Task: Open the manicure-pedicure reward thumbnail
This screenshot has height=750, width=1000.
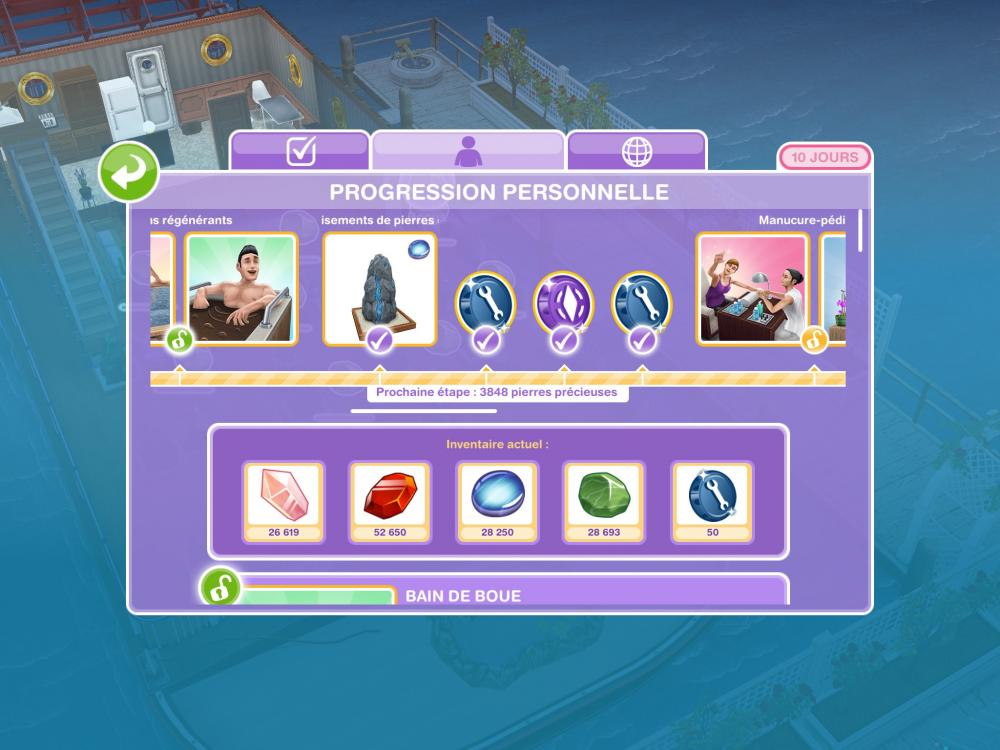Action: pos(752,288)
